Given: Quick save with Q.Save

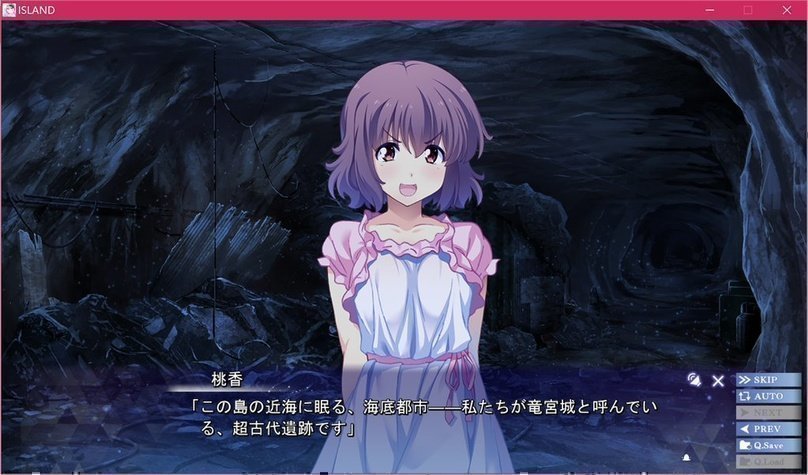Looking at the screenshot, I should [768, 445].
